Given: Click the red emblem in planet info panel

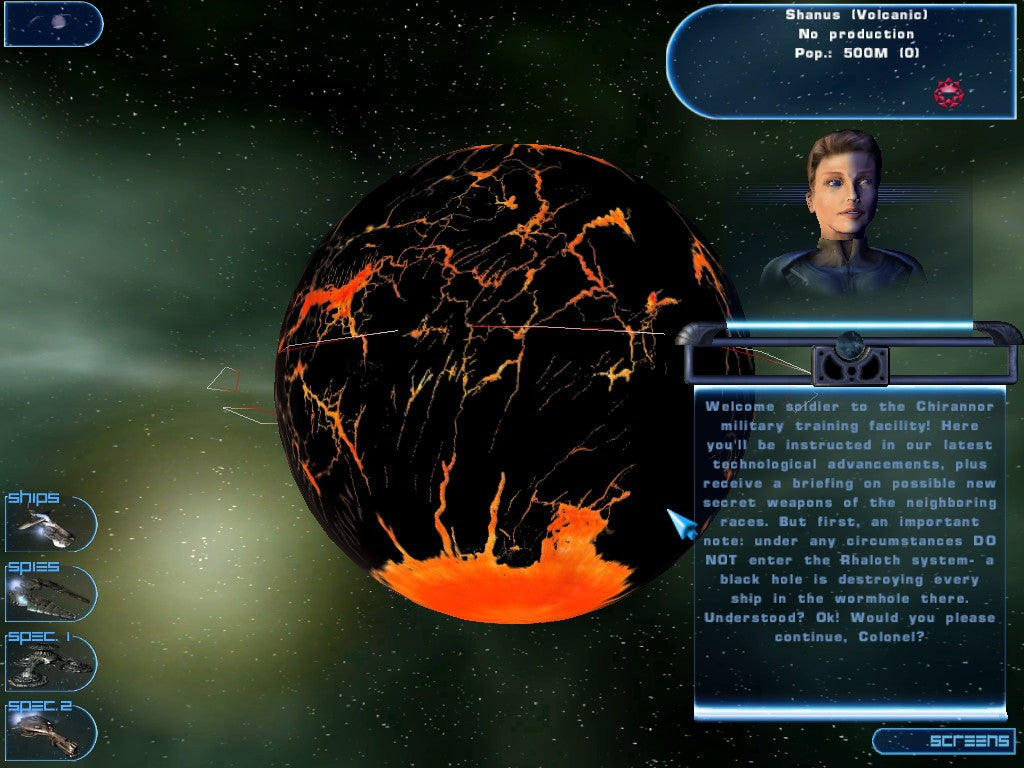Looking at the screenshot, I should tap(948, 93).
